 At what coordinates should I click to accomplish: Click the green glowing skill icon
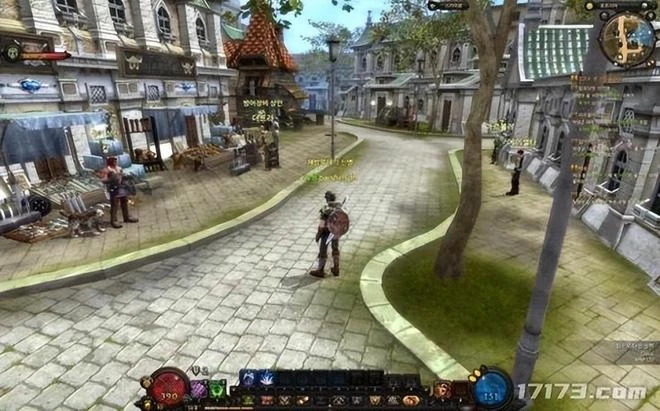[x=217, y=387]
